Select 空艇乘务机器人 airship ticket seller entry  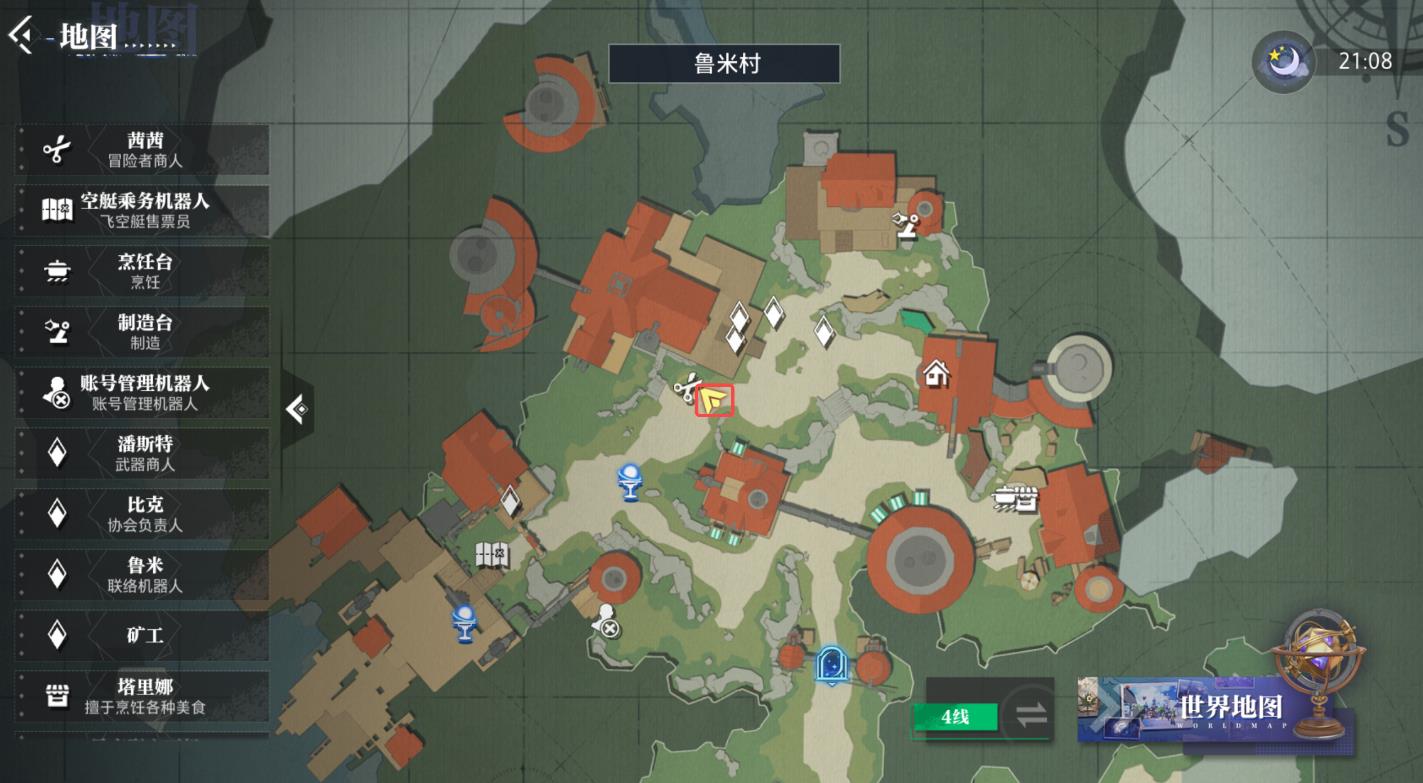[x=143, y=210]
